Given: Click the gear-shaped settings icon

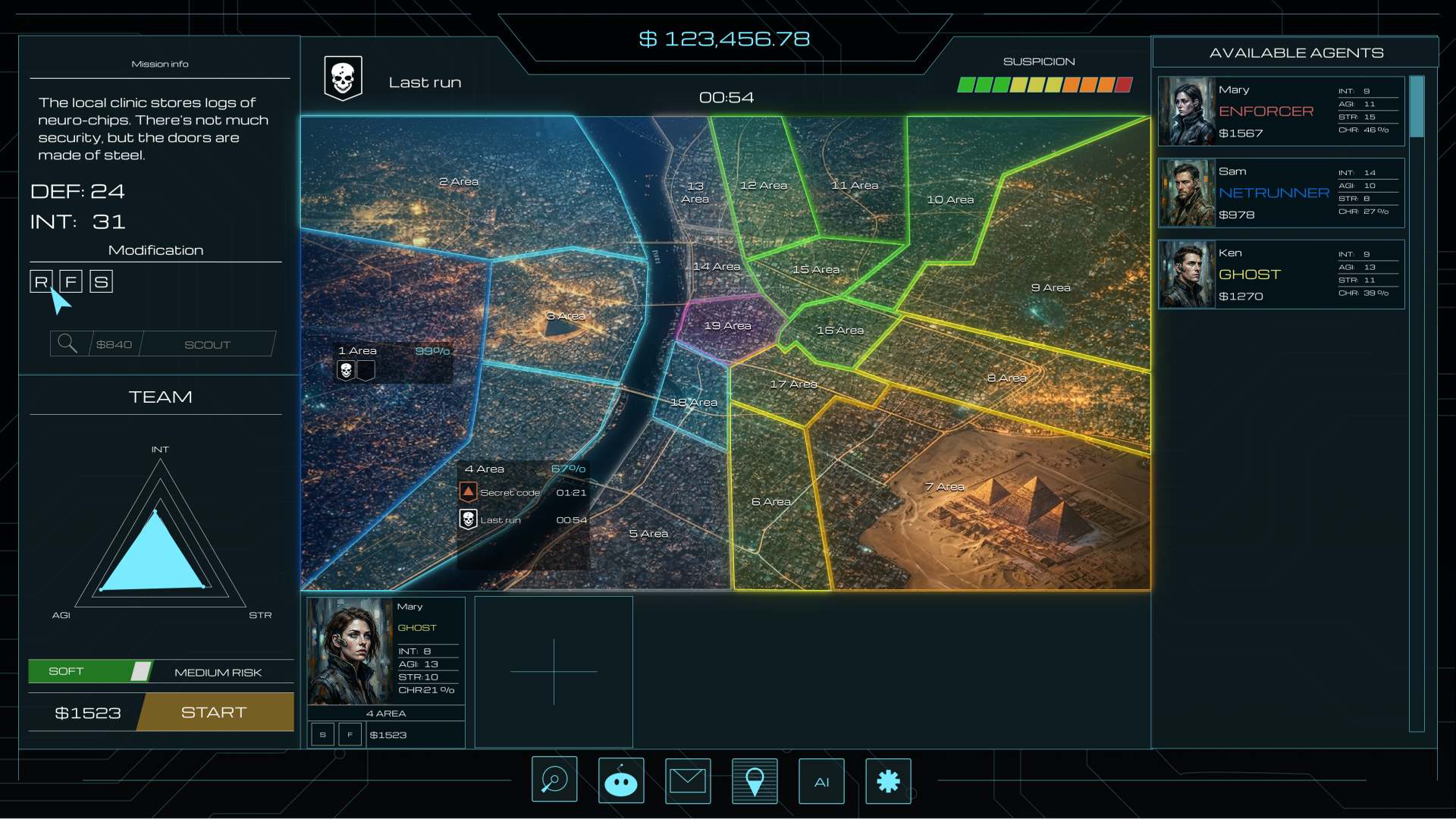Looking at the screenshot, I should tap(888, 781).
